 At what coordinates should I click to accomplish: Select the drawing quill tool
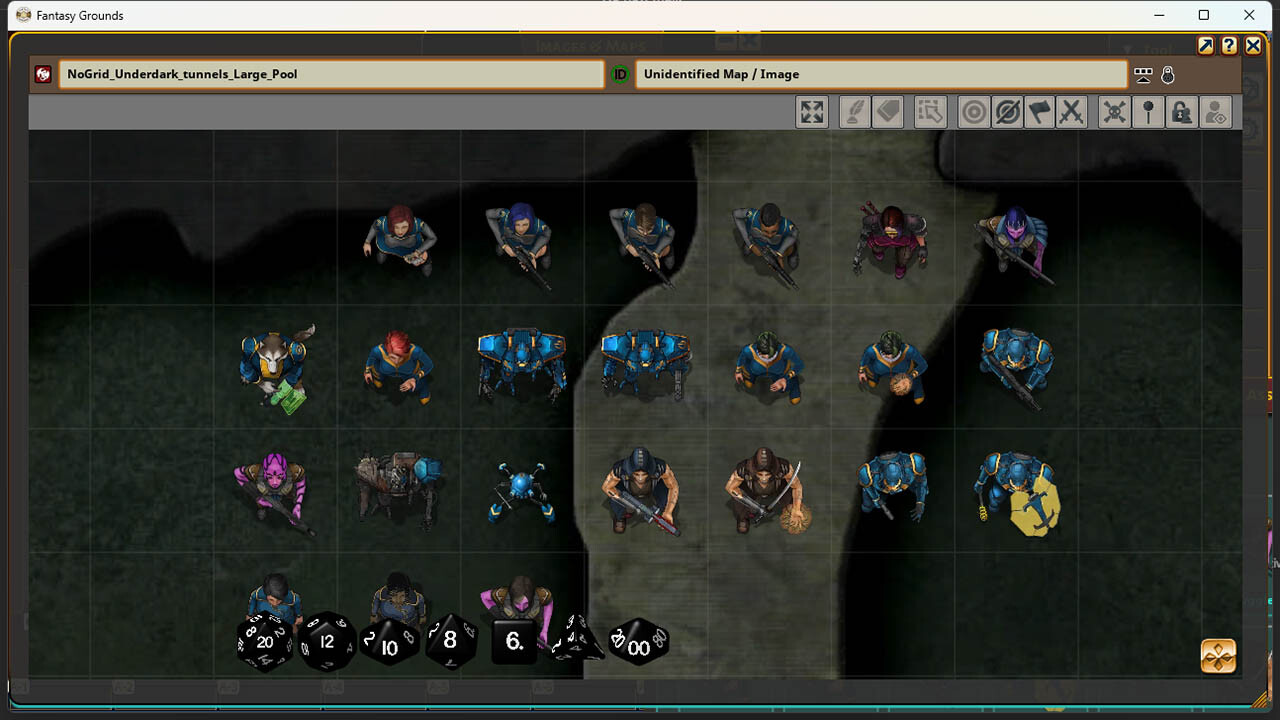[856, 112]
